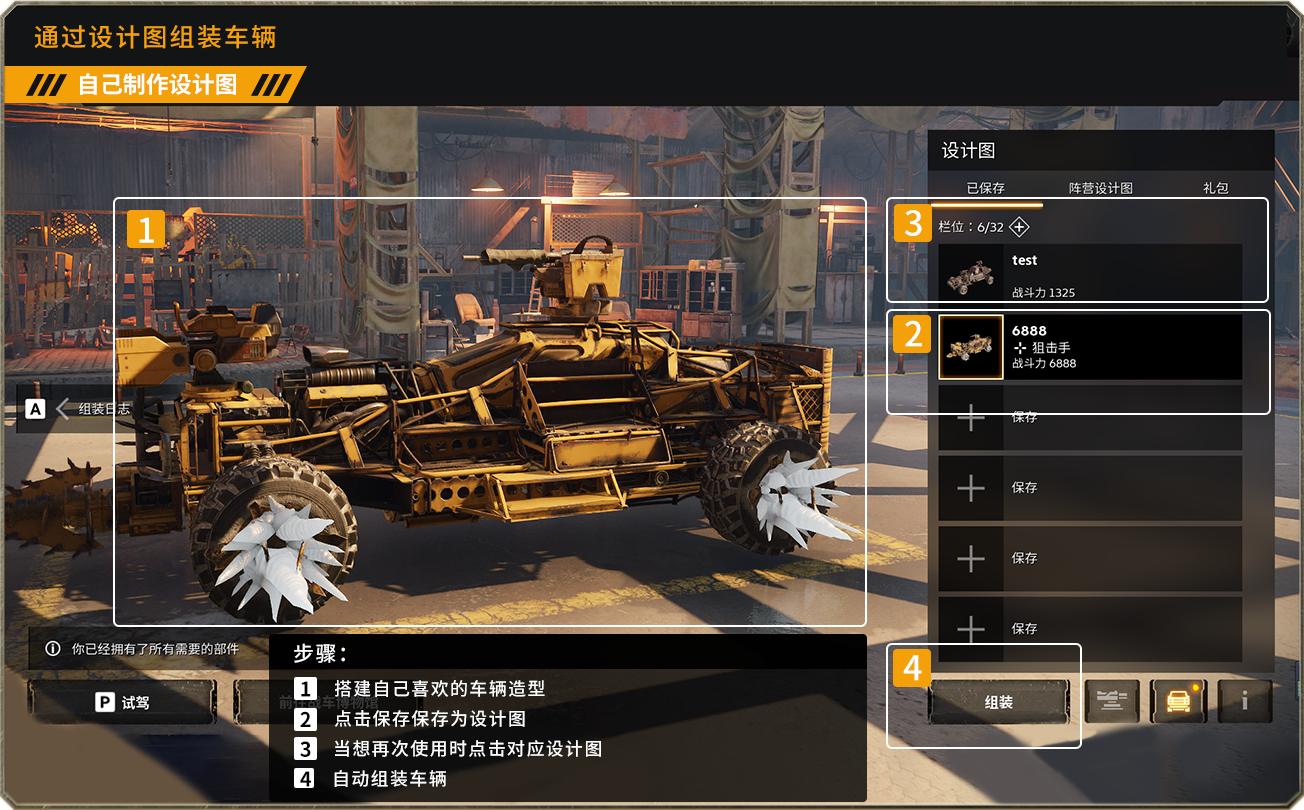Click the orange car icon button
This screenshot has height=810, width=1304.
(1178, 702)
